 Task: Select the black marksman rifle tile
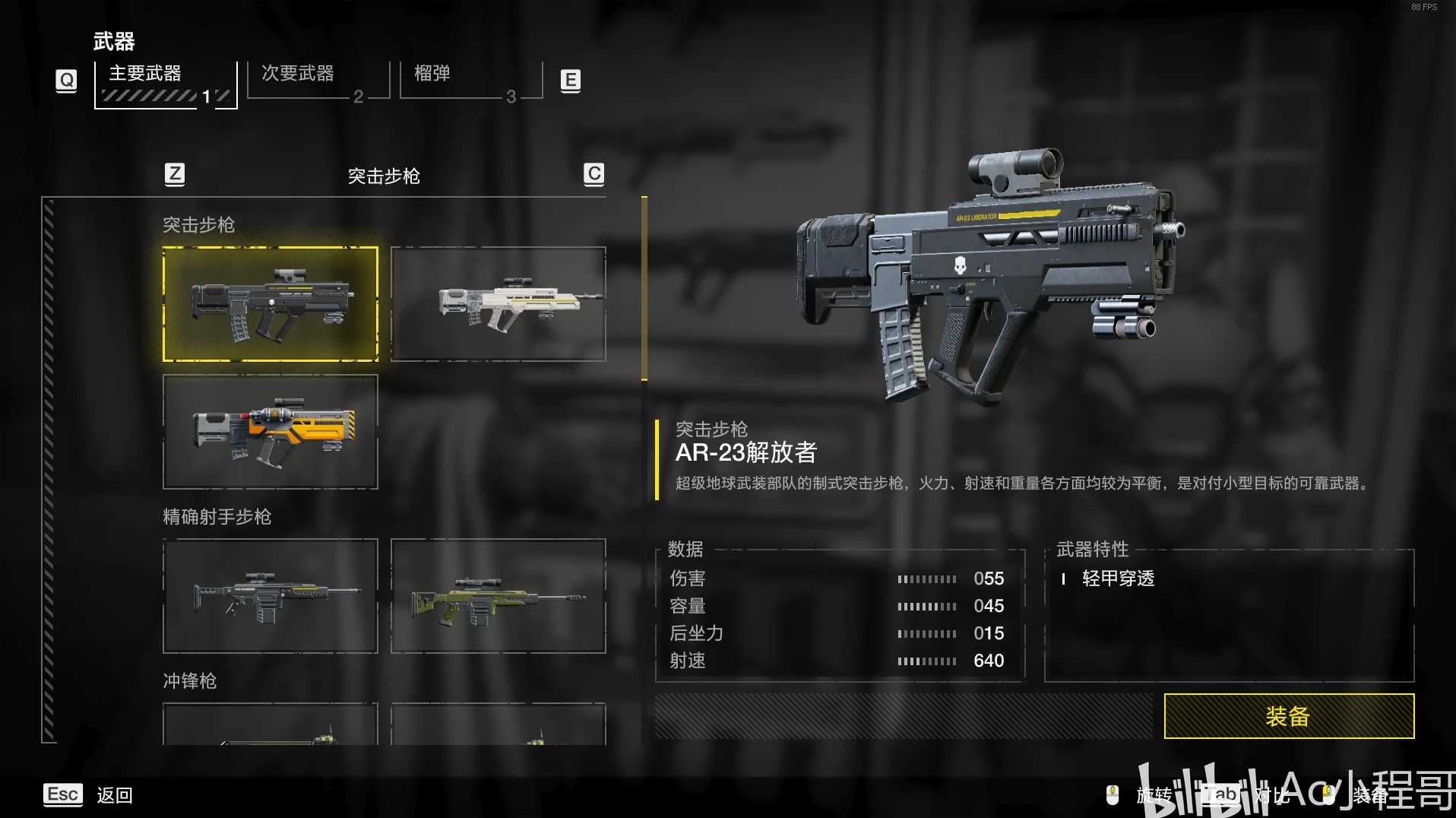point(271,596)
